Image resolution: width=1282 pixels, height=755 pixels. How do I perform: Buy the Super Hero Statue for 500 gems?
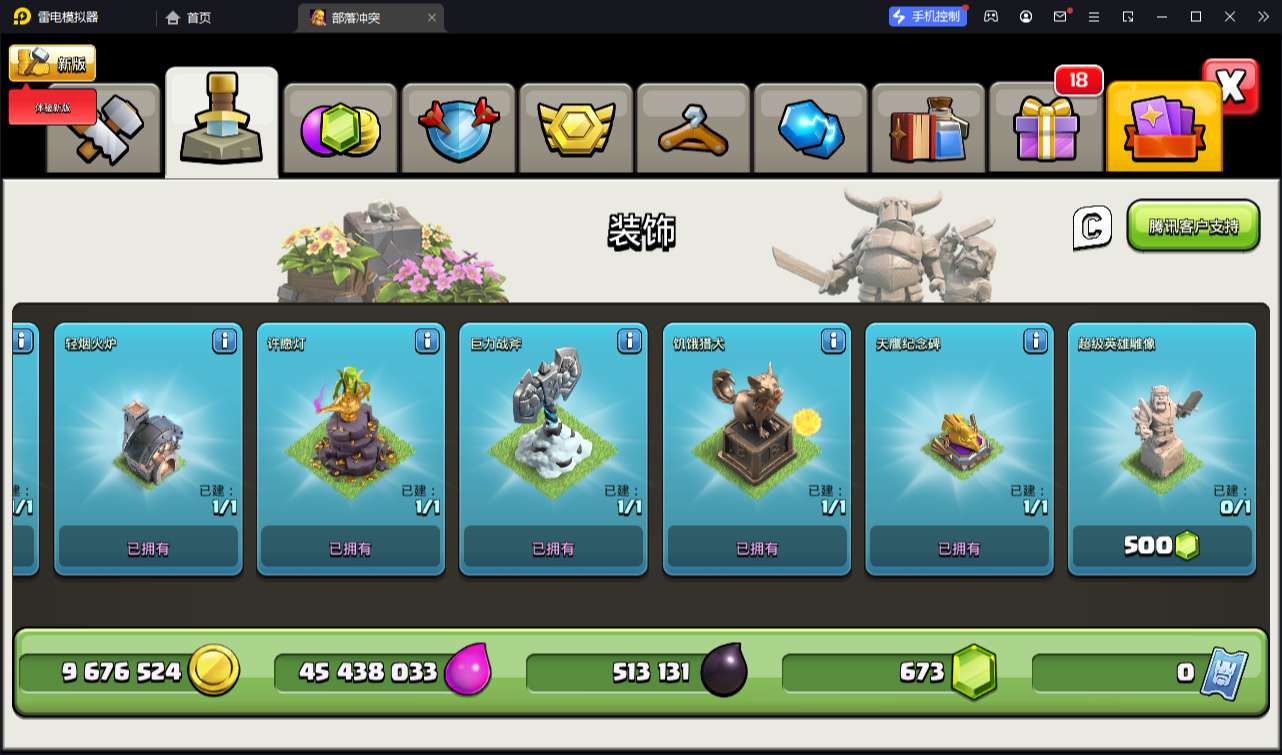coord(1161,546)
